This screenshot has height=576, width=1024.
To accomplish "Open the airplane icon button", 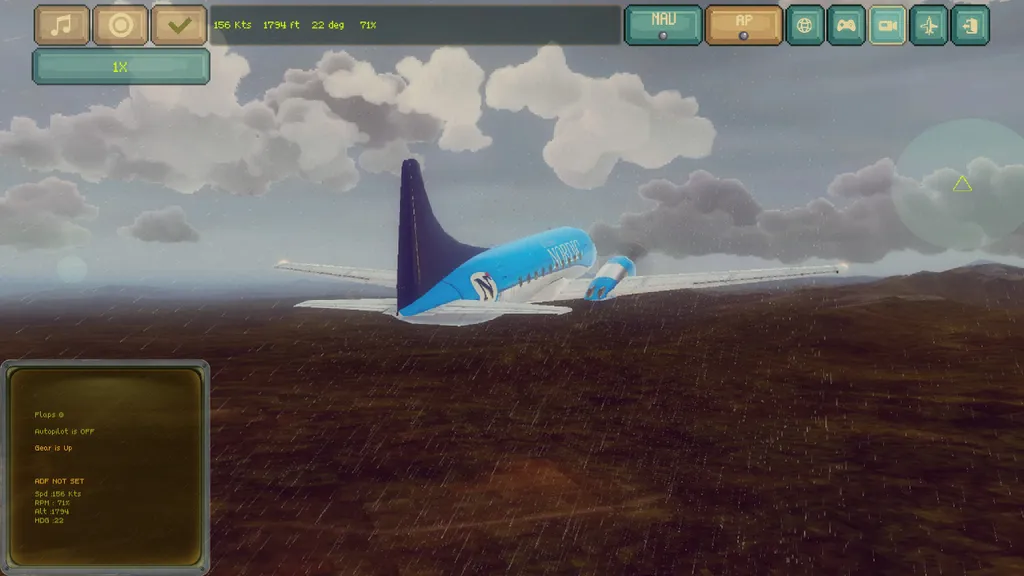I will coord(929,25).
